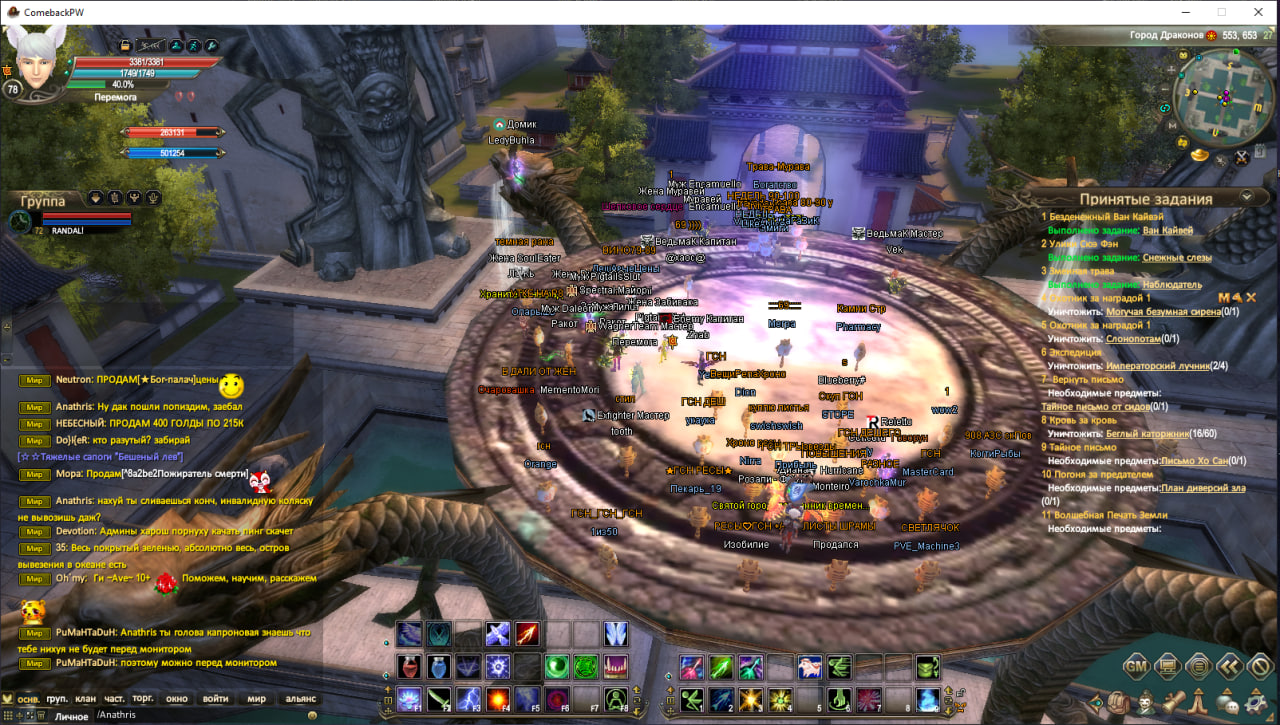This screenshot has width=1280, height=725.
Task: Click the character portrait avatar
Action: point(38,62)
